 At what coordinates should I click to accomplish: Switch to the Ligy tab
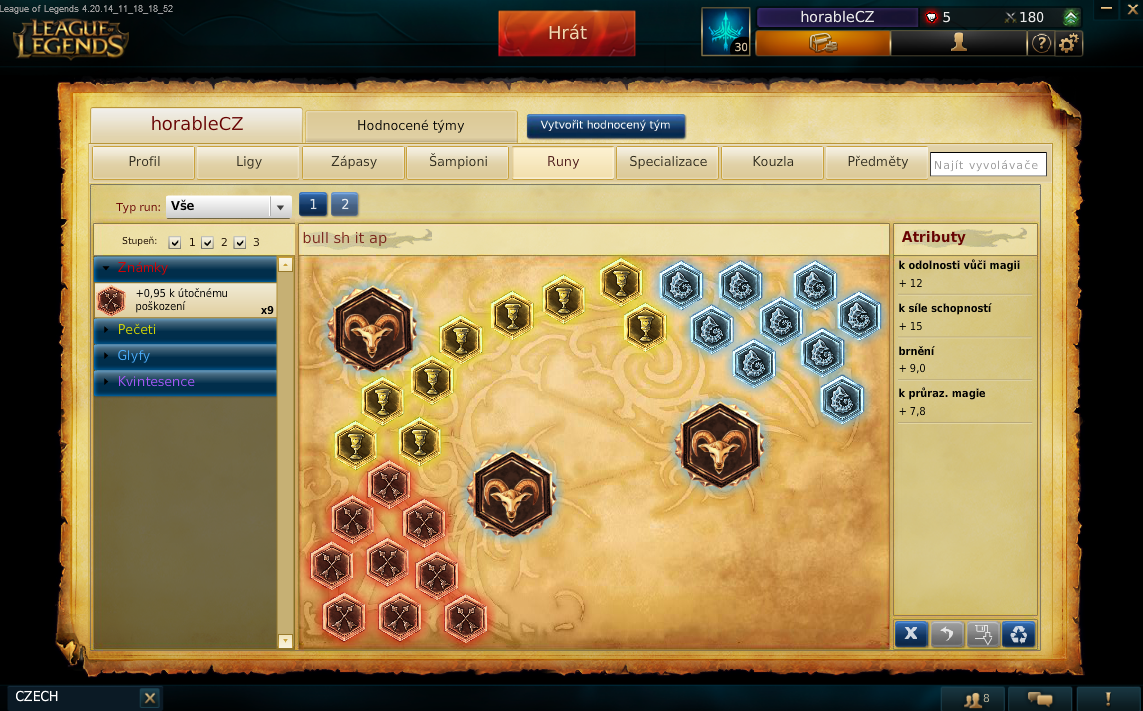[x=249, y=162]
